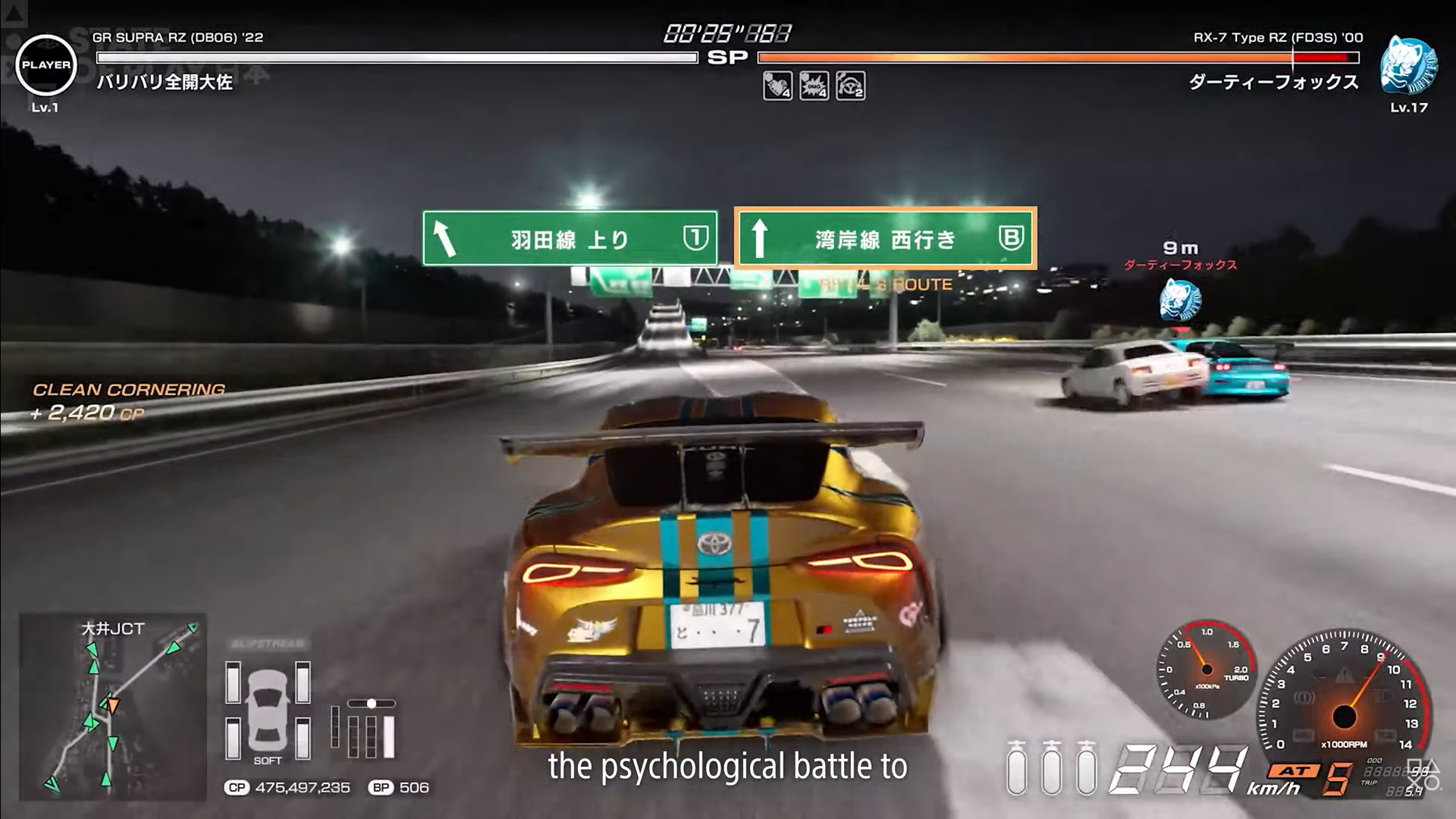Select the 湾岸線 西行き route B sign
This screenshot has height=819, width=1456.
(x=886, y=237)
